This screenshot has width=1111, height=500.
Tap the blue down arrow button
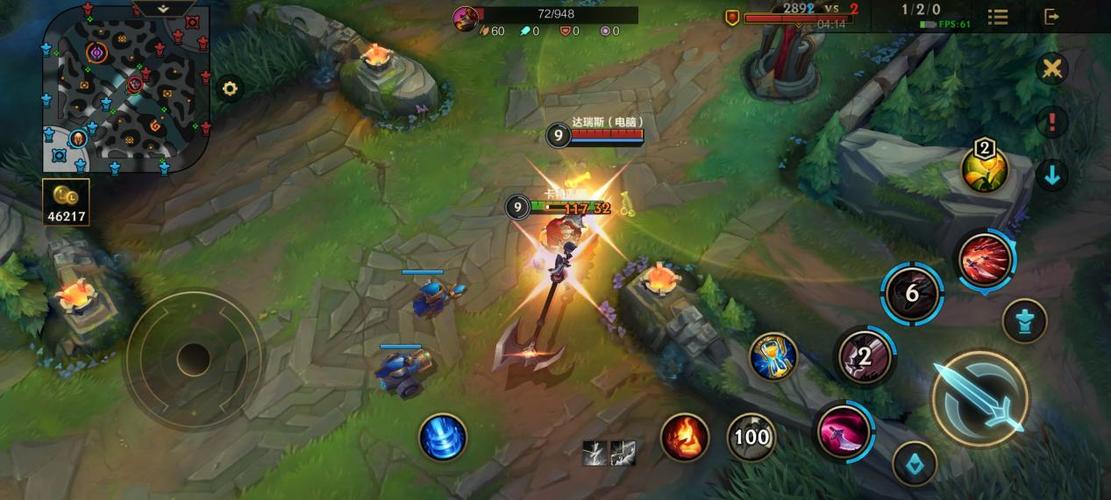tap(1052, 175)
